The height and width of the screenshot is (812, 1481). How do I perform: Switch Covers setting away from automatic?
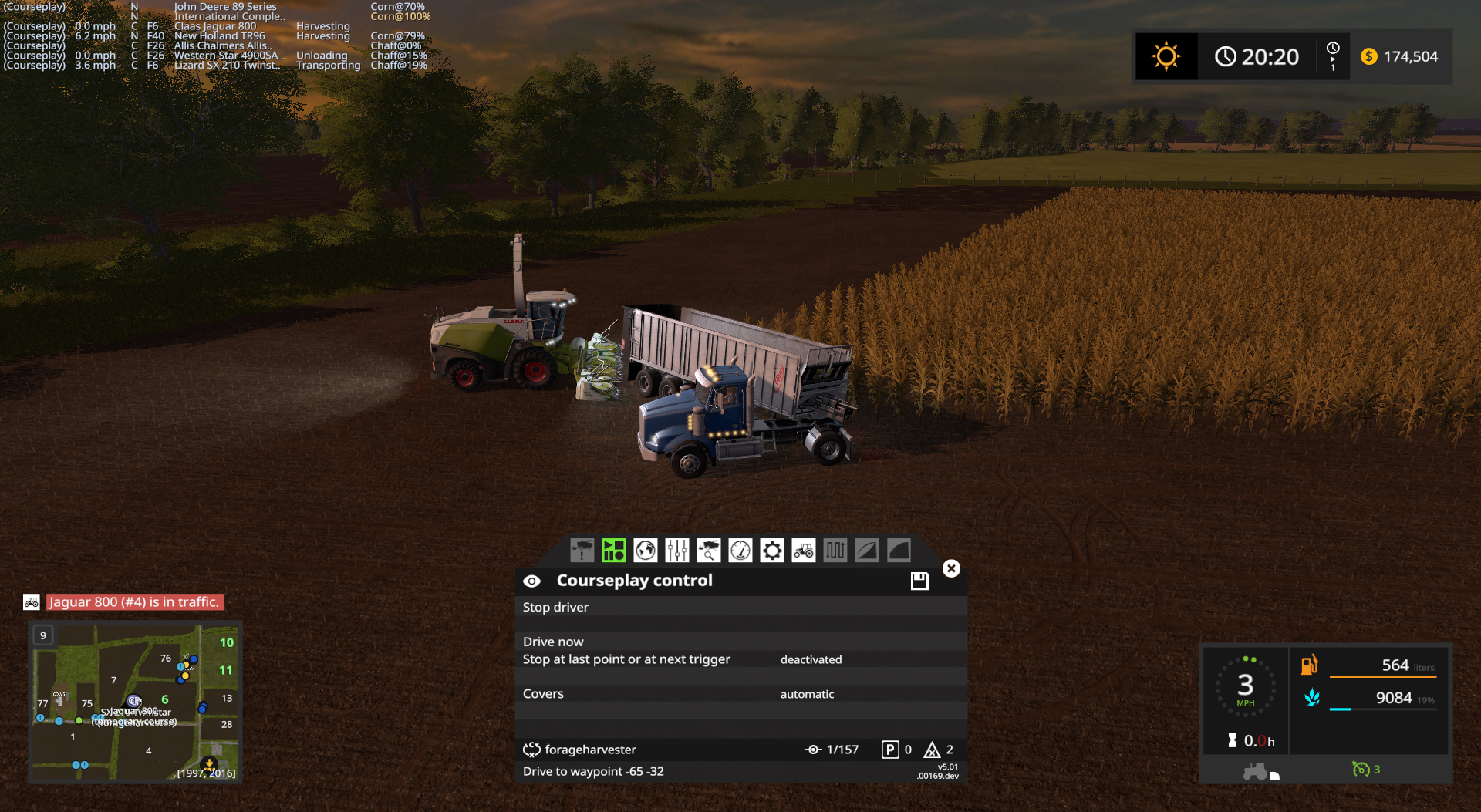tap(807, 694)
